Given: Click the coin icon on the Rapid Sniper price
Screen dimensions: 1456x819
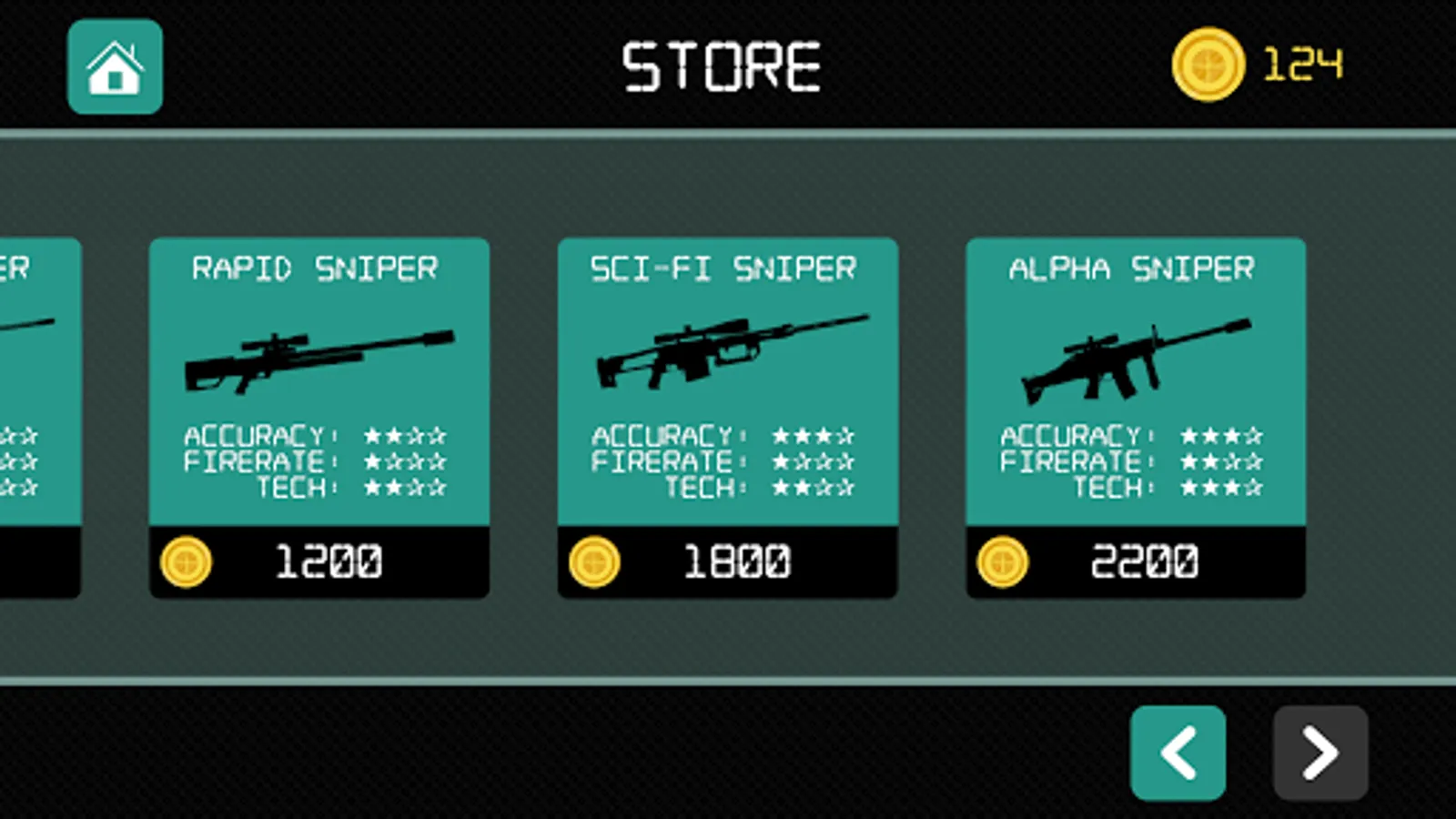Looking at the screenshot, I should (x=188, y=561).
